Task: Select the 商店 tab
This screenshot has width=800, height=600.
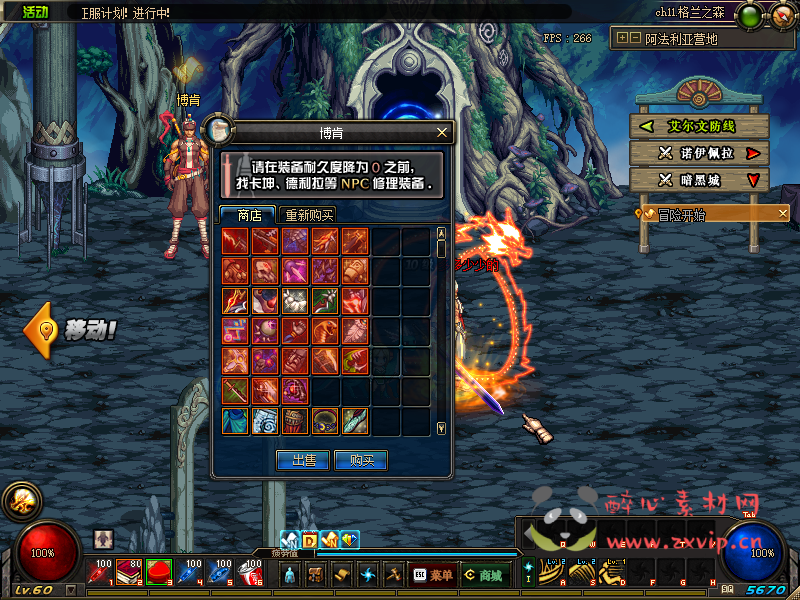Action: (x=248, y=215)
